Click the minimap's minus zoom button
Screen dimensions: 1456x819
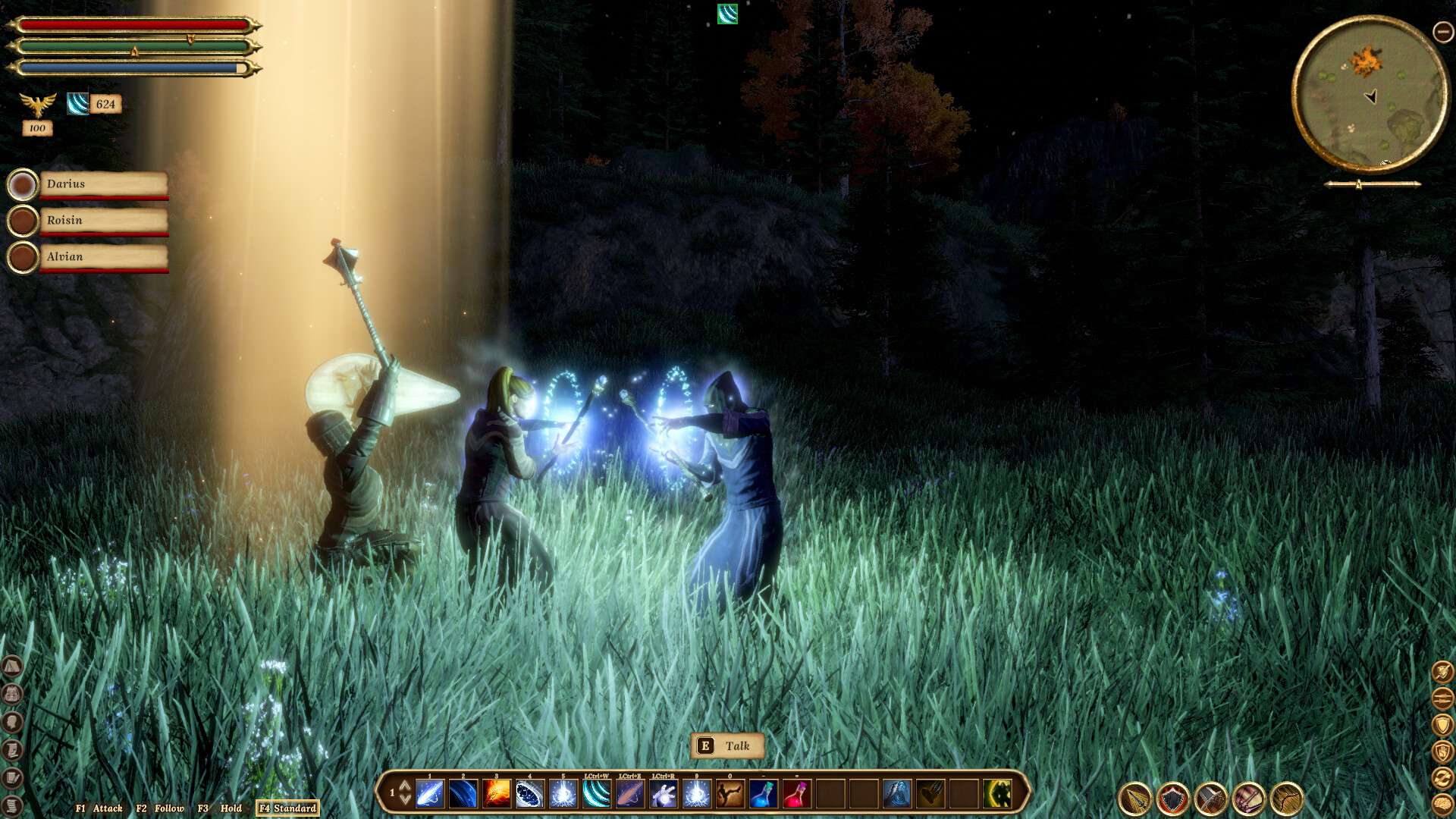tap(1442, 31)
